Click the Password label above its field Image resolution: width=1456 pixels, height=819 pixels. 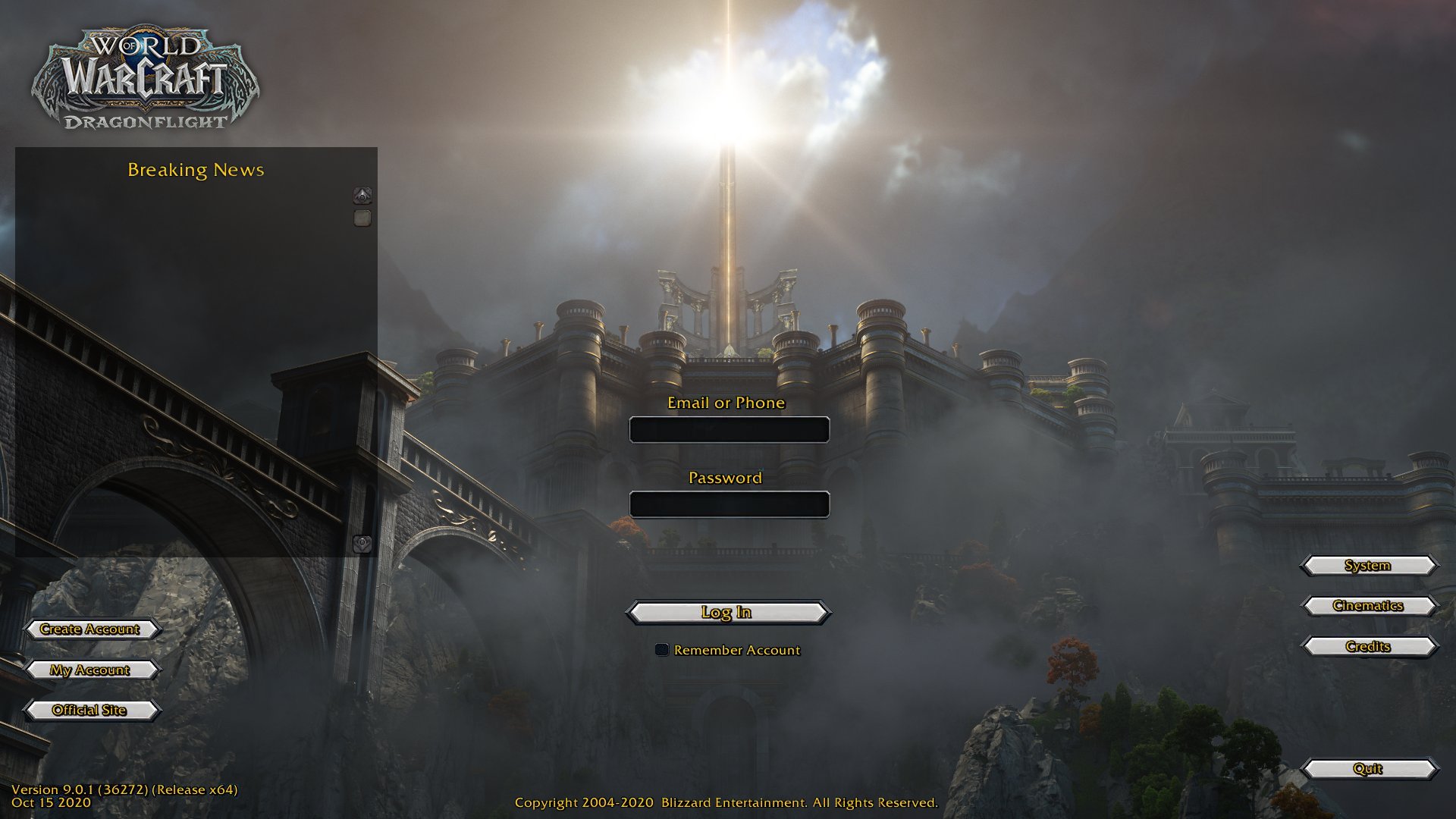(724, 478)
